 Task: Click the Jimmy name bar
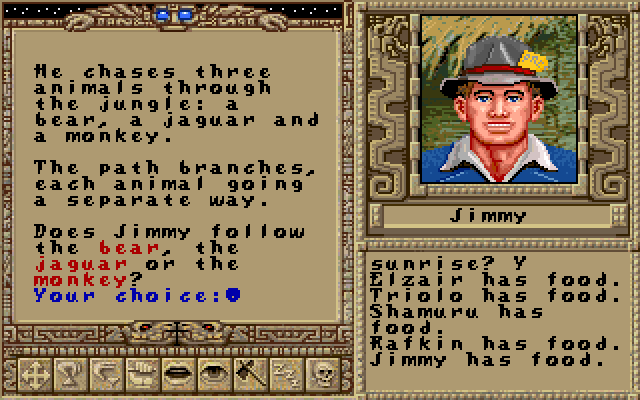(497, 216)
